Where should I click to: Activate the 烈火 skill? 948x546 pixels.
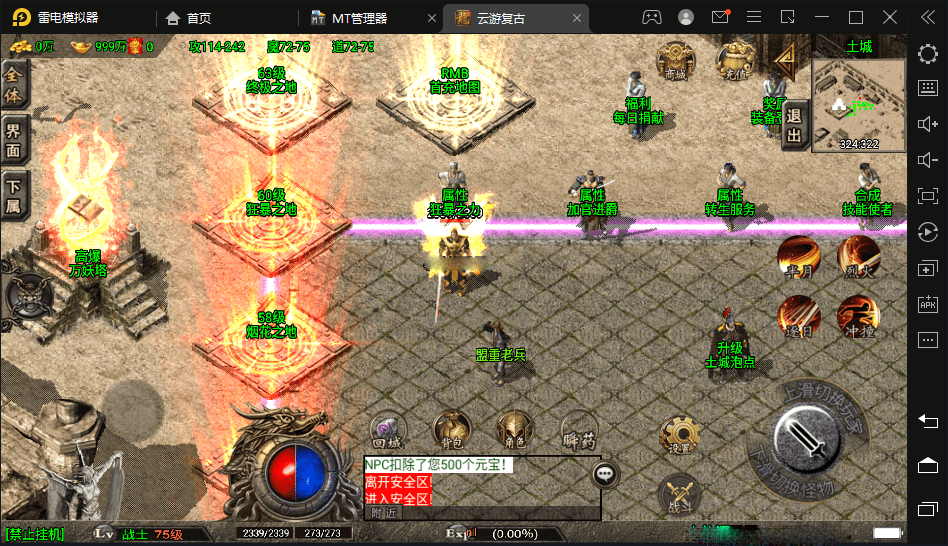[x=858, y=256]
